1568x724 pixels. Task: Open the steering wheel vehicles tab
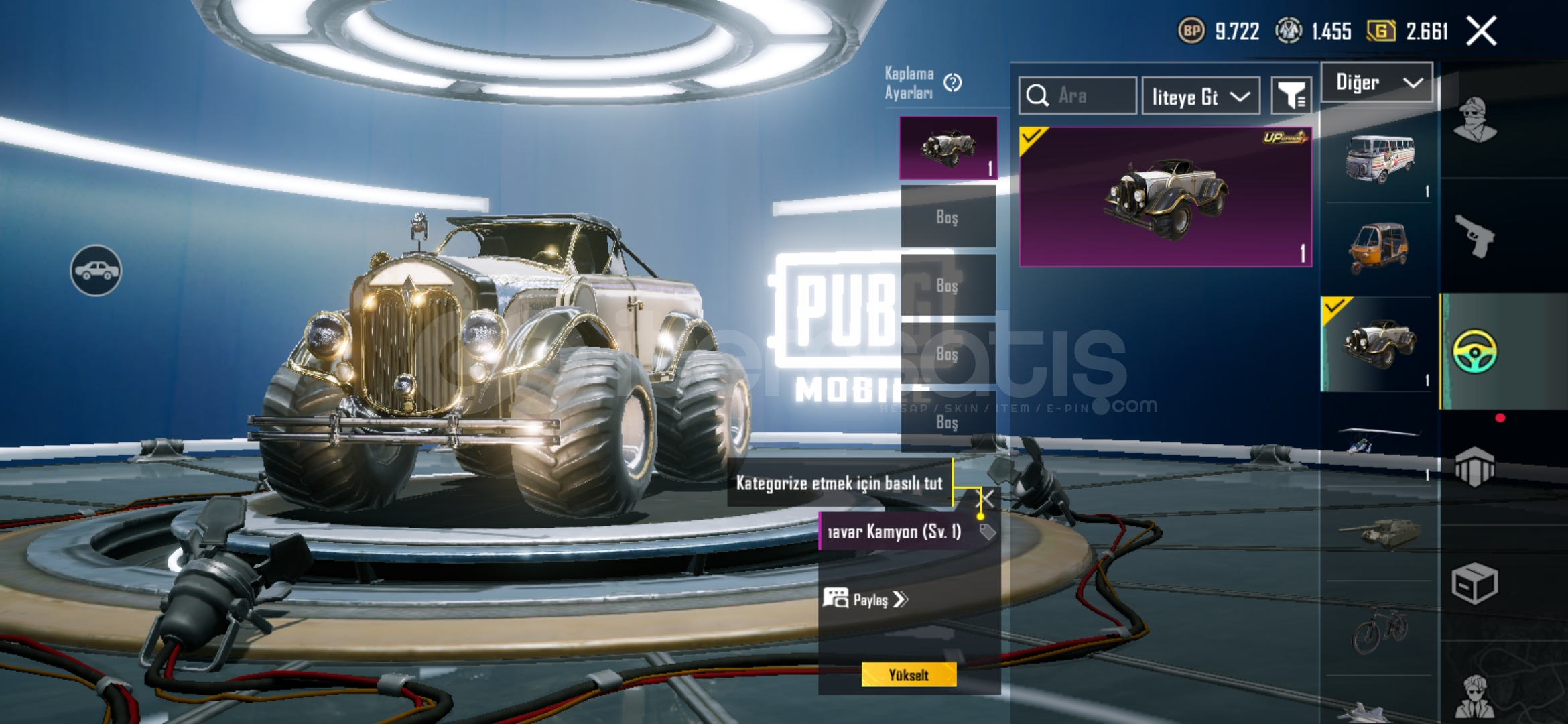pos(1474,351)
